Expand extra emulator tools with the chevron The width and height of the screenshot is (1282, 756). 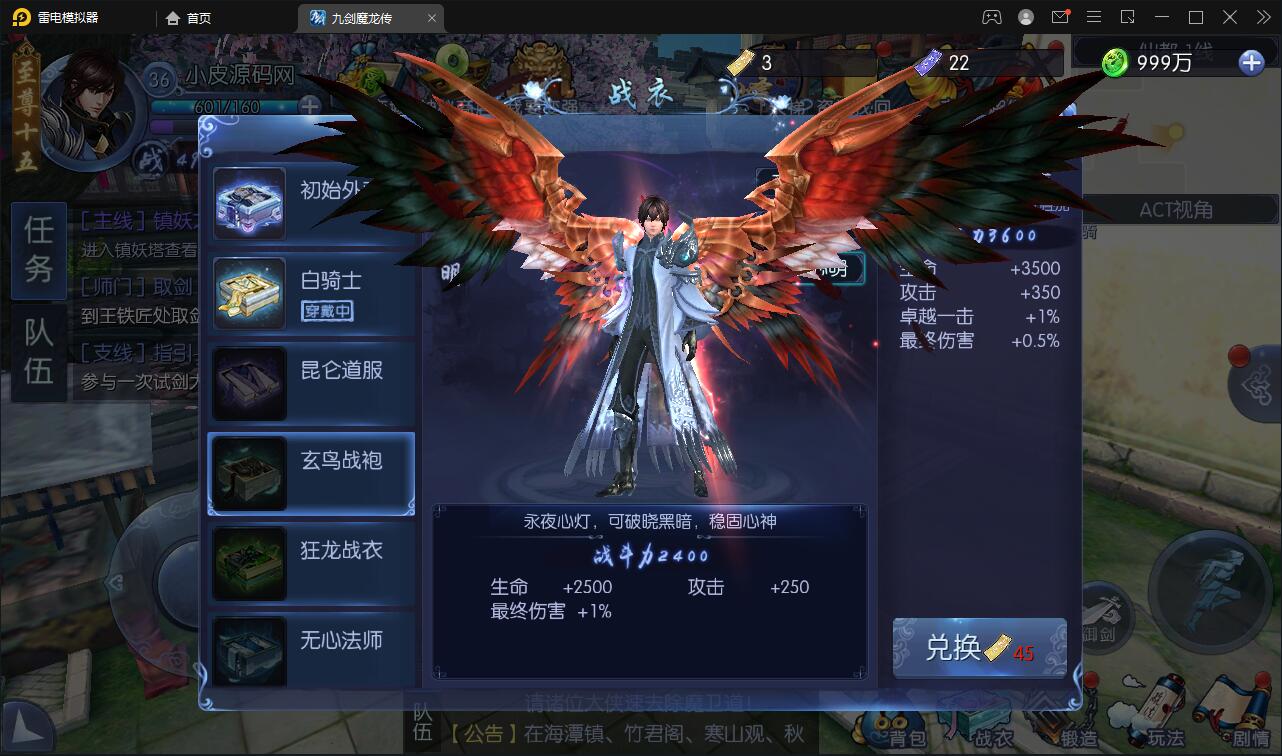(1264, 17)
